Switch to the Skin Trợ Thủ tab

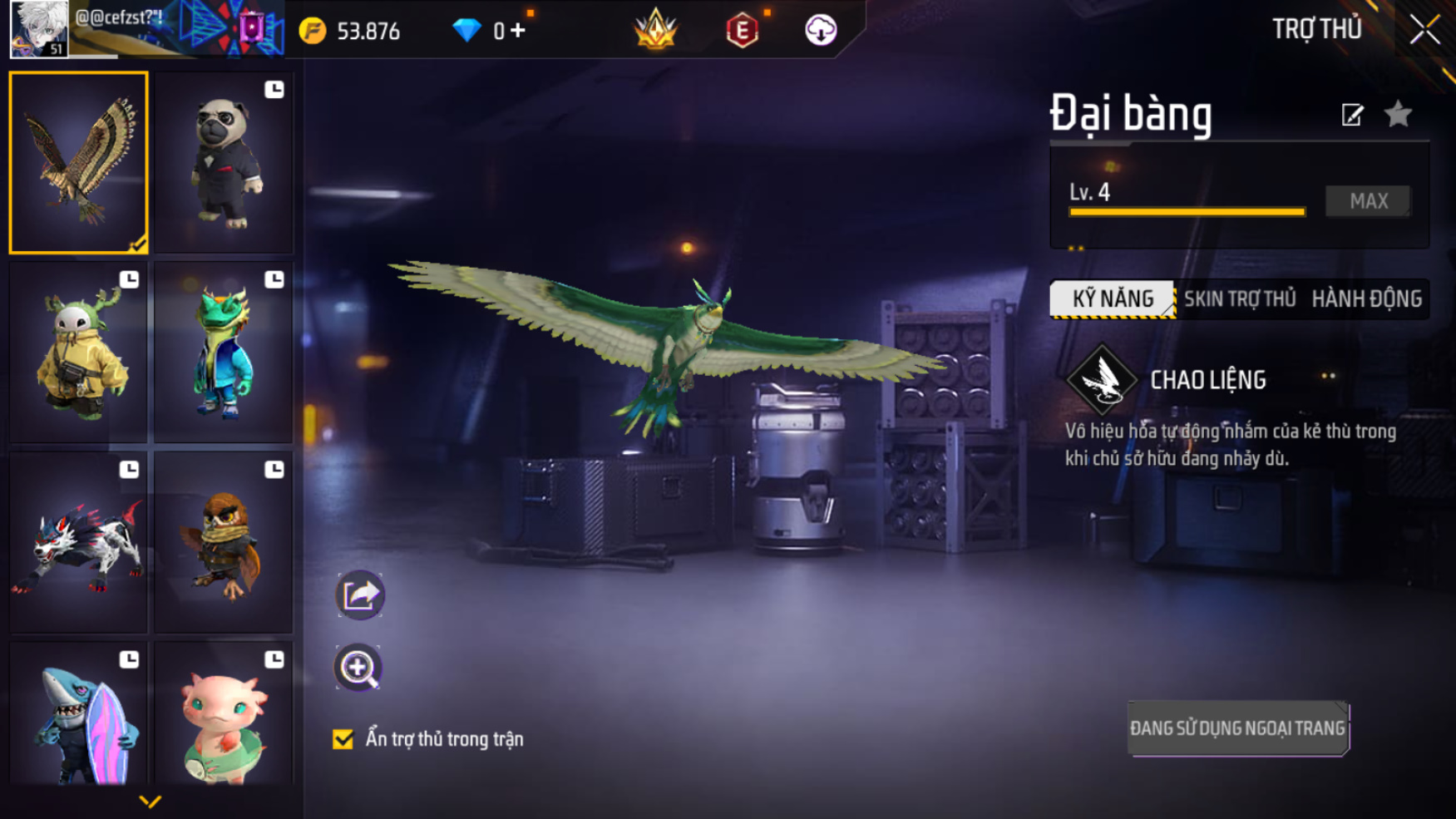(1240, 299)
